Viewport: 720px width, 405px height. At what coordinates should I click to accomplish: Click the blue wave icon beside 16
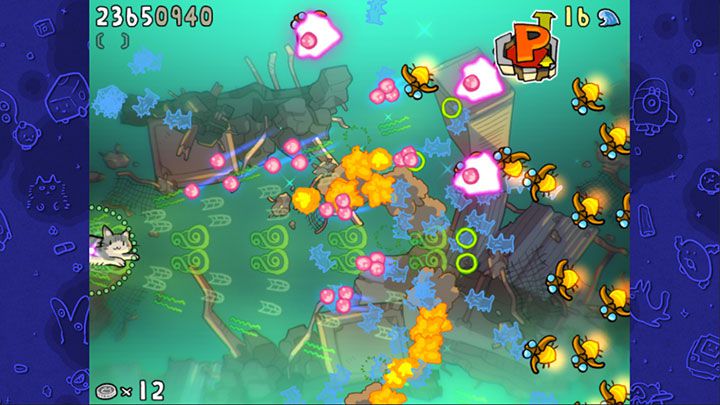click(x=608, y=16)
